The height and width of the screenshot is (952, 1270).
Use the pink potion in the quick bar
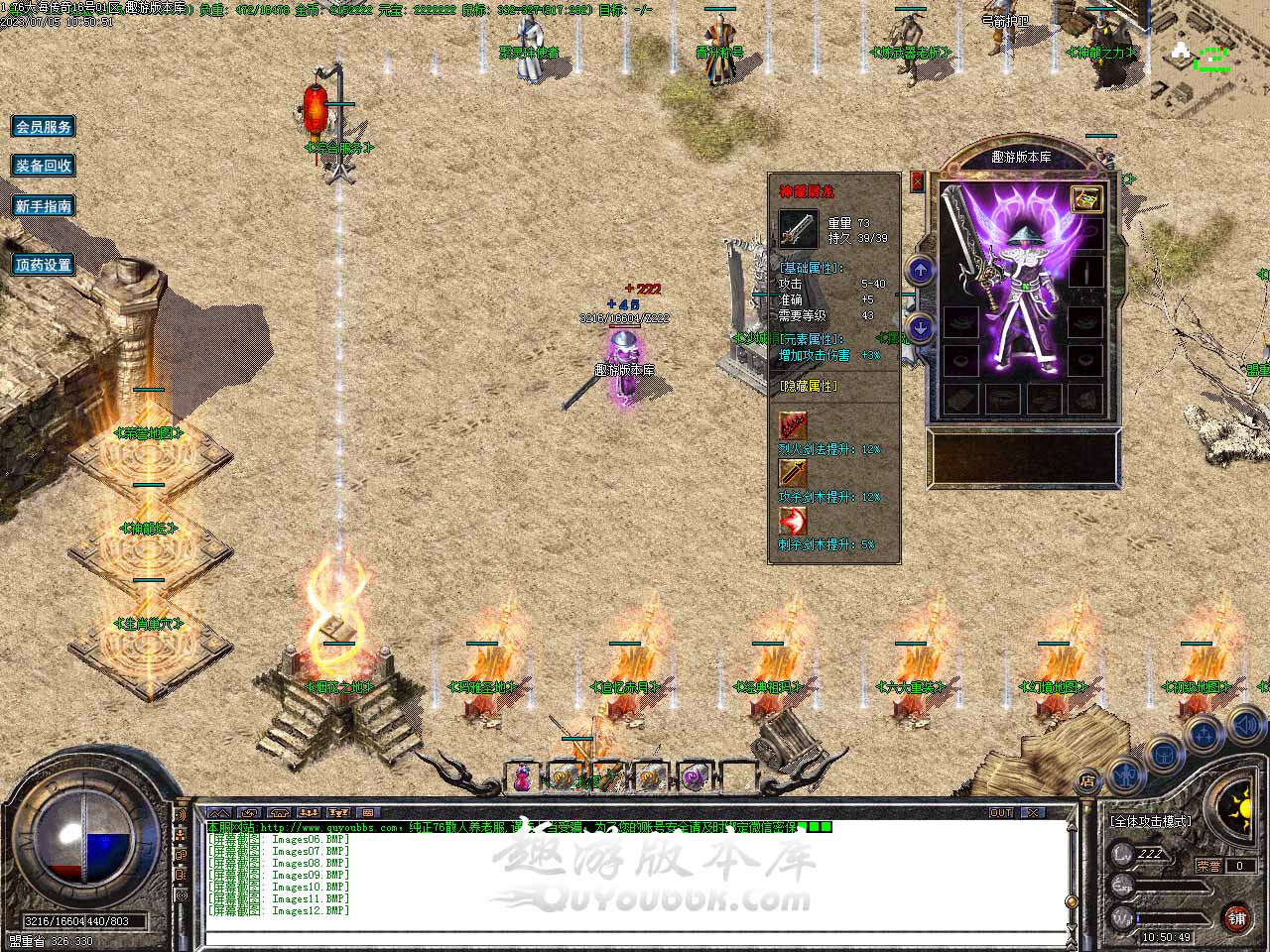point(522,779)
